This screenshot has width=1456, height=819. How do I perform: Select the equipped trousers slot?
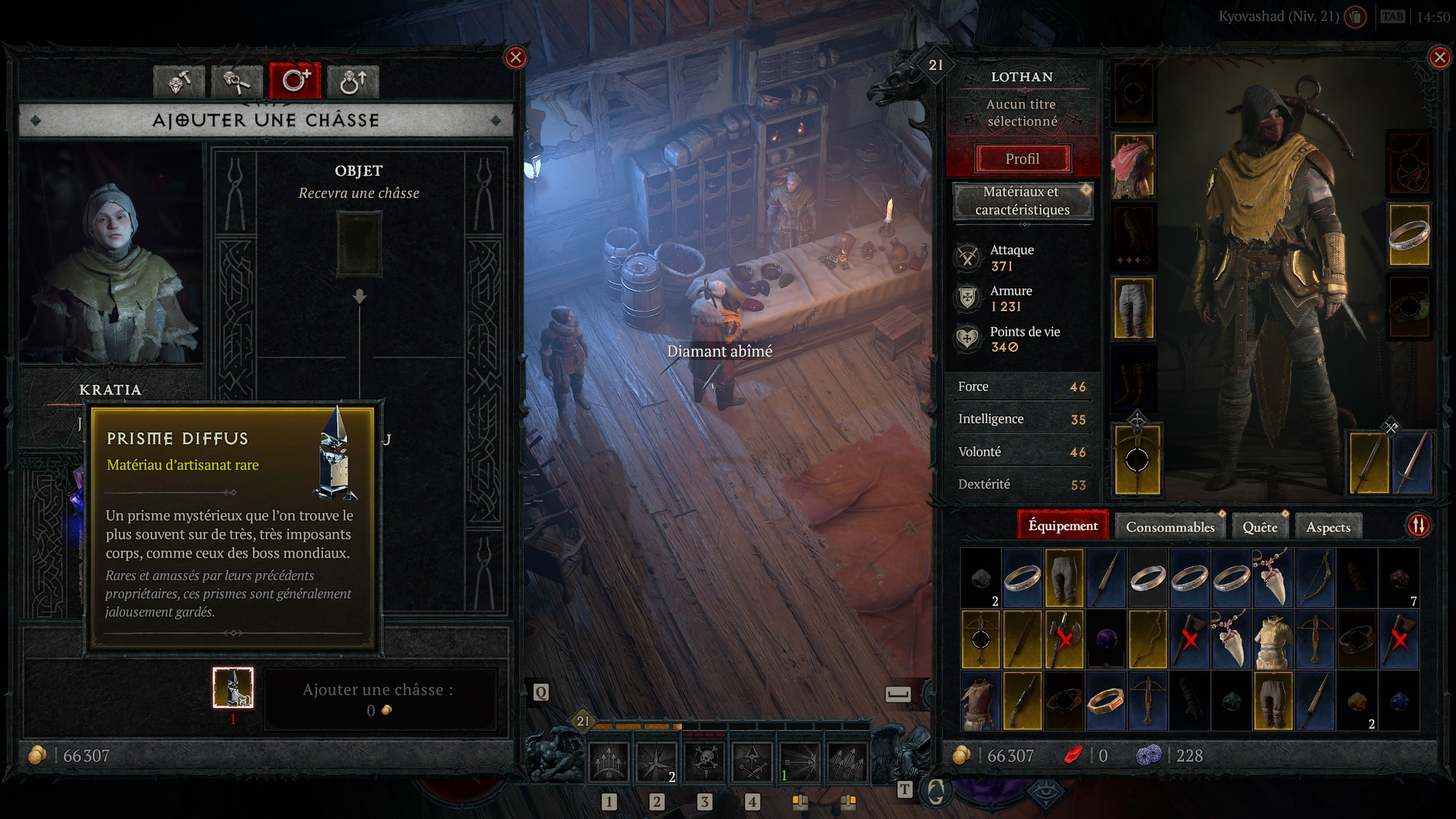pyautogui.click(x=1133, y=308)
